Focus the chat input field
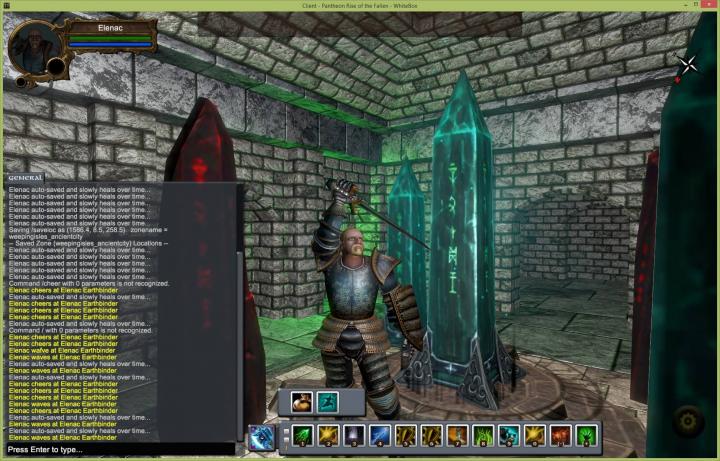 click(120, 450)
